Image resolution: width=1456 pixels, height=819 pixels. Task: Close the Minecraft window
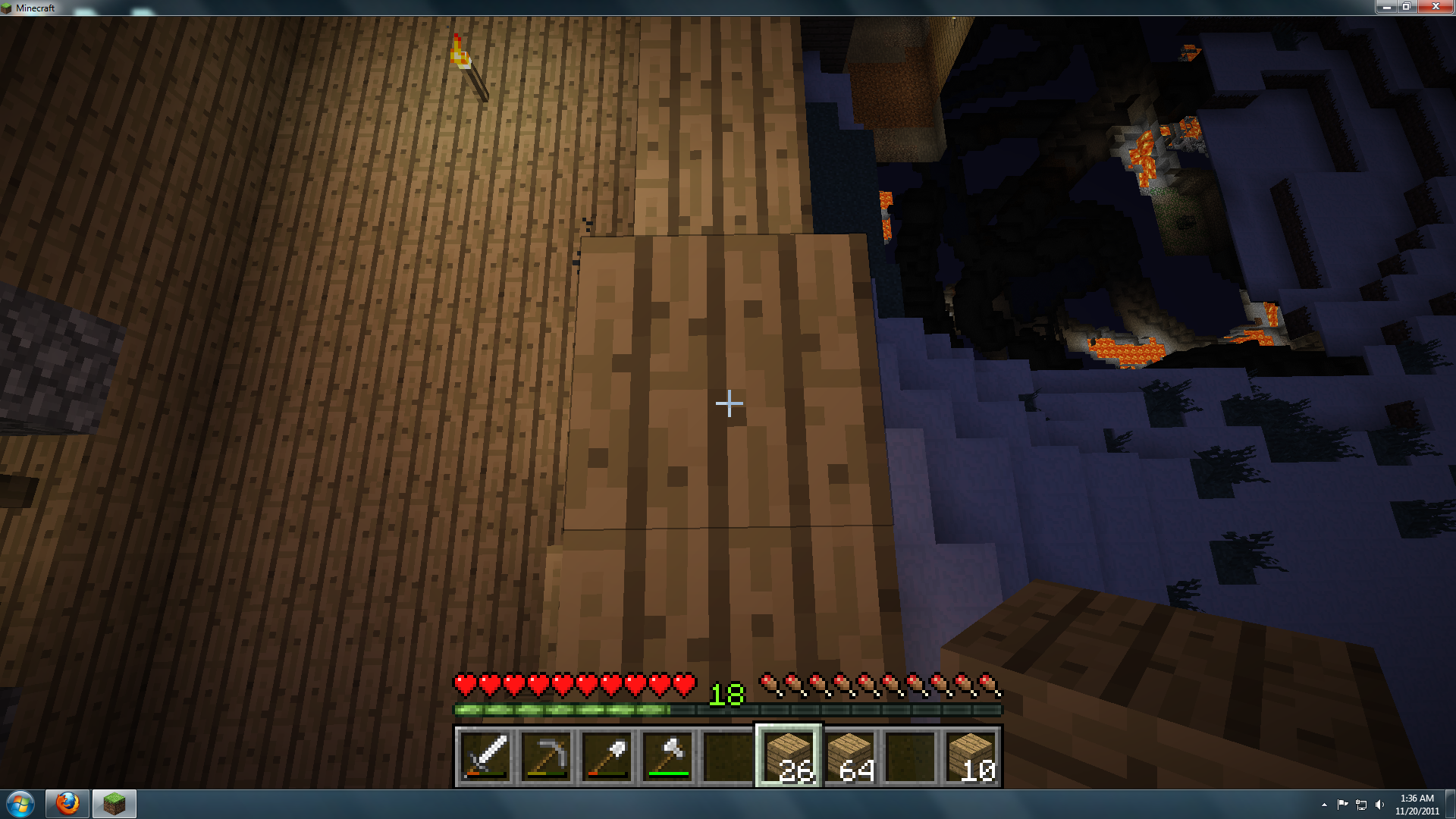(x=1435, y=7)
